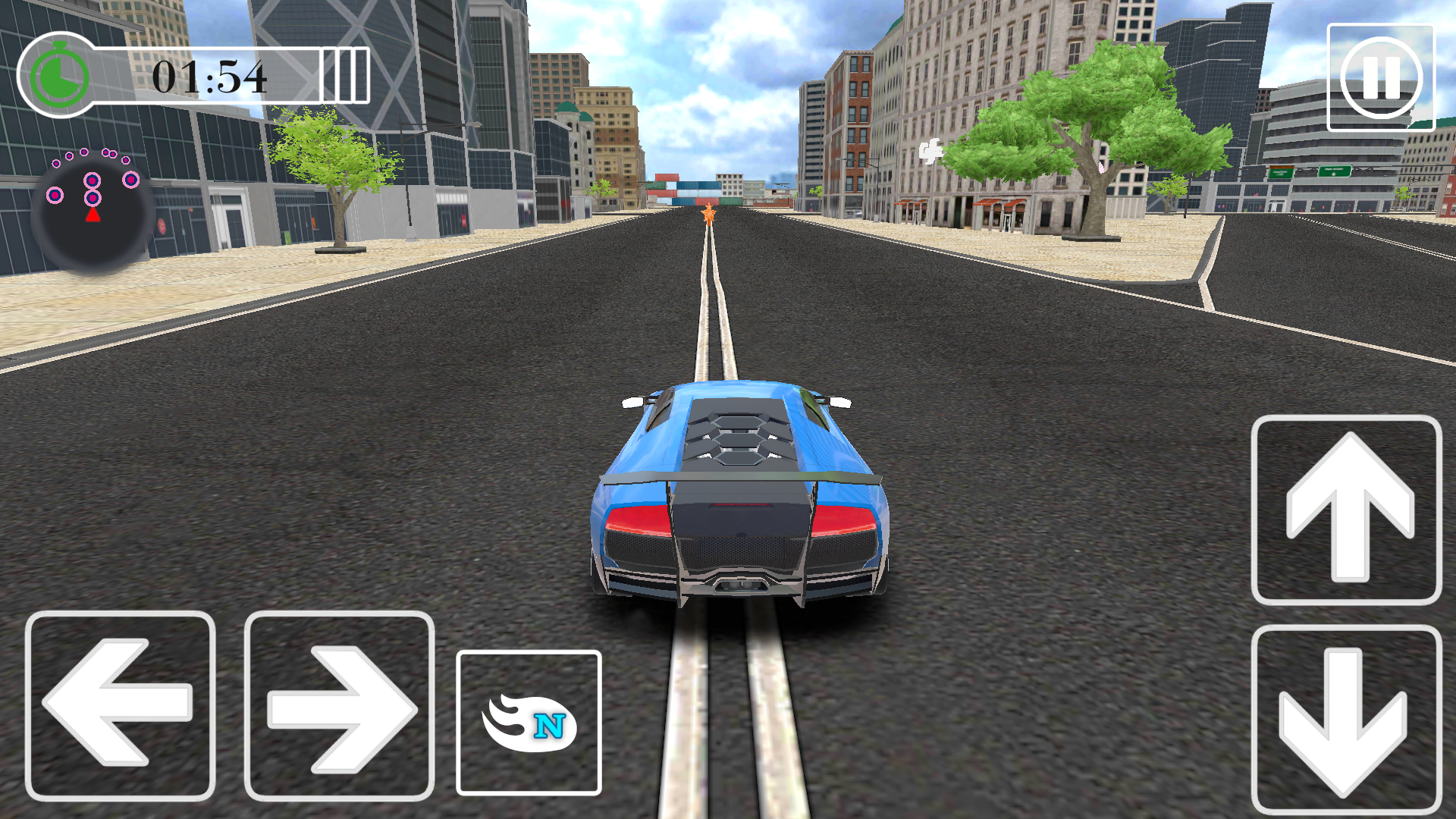Tap the red player arrow on the minimap

[91, 215]
